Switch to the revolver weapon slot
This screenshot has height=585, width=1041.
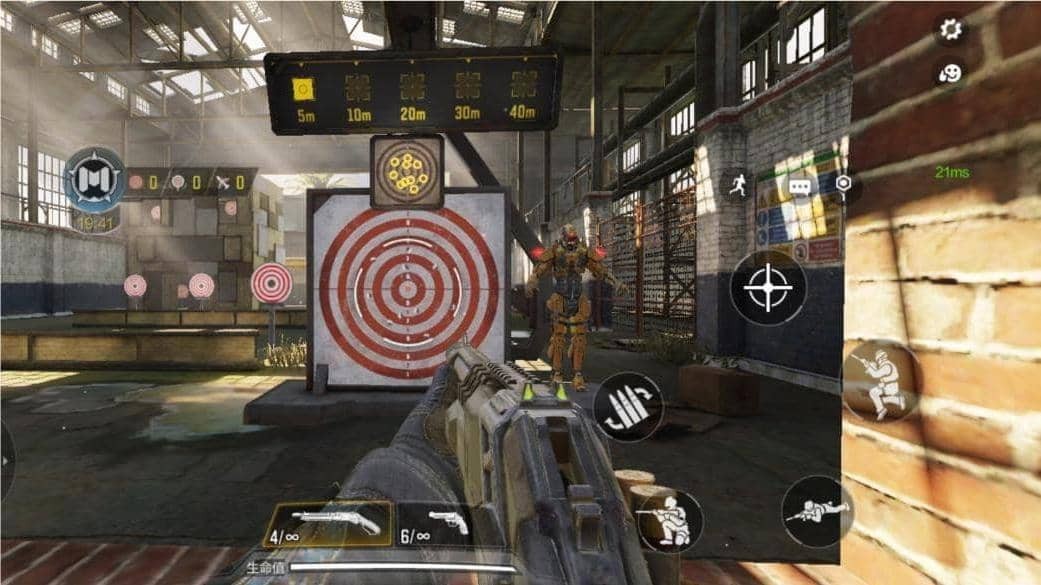[x=434, y=524]
